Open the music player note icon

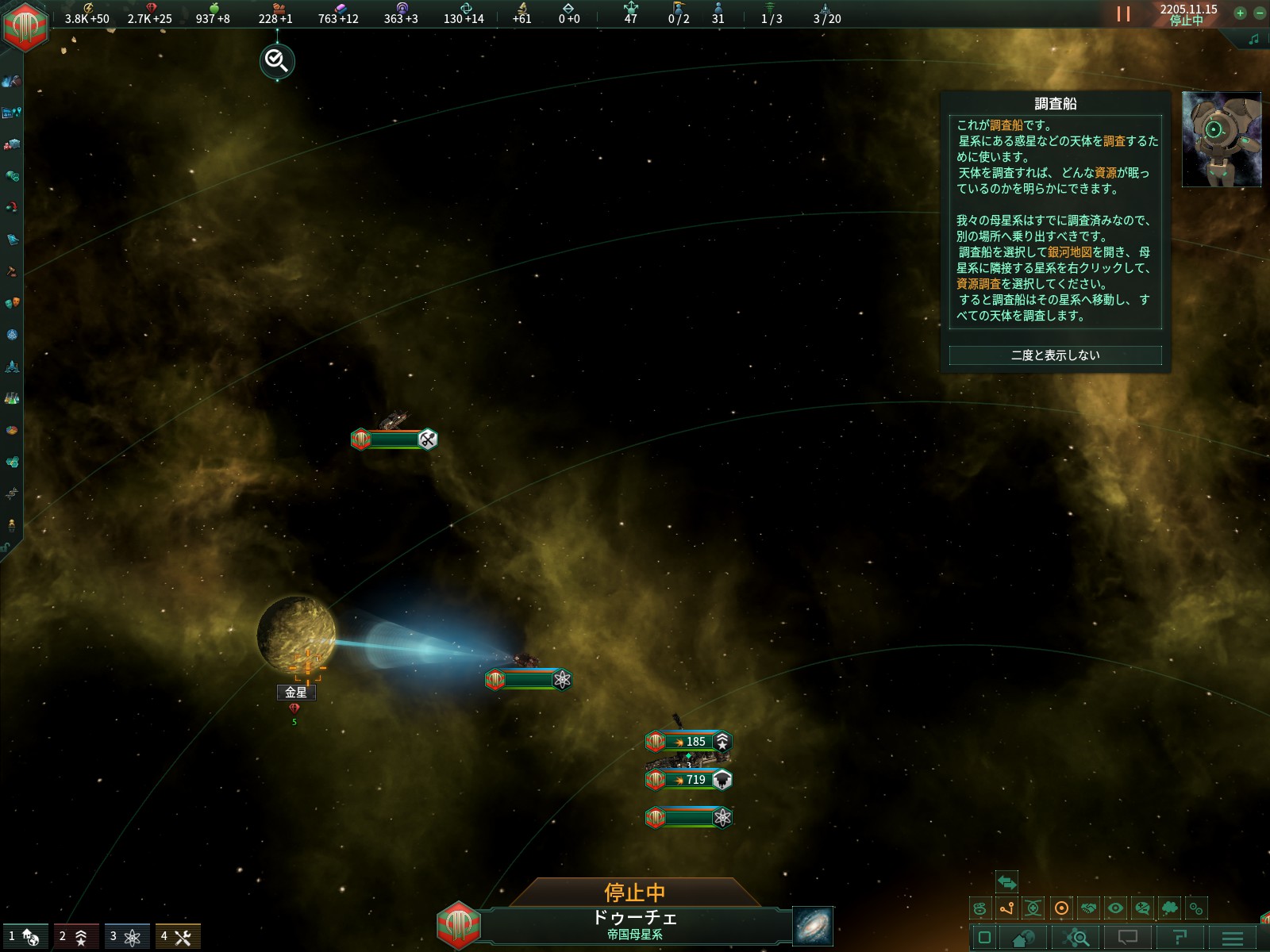(1253, 39)
